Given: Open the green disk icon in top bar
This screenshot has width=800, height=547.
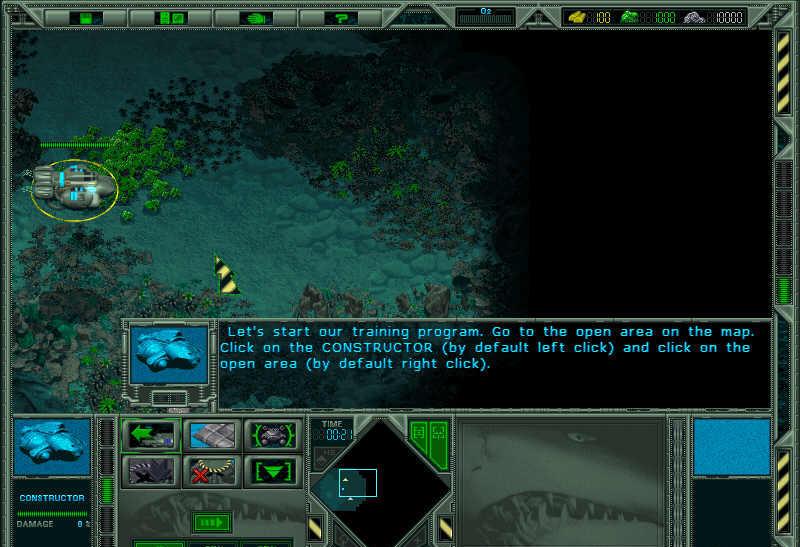Looking at the screenshot, I should (x=89, y=17).
